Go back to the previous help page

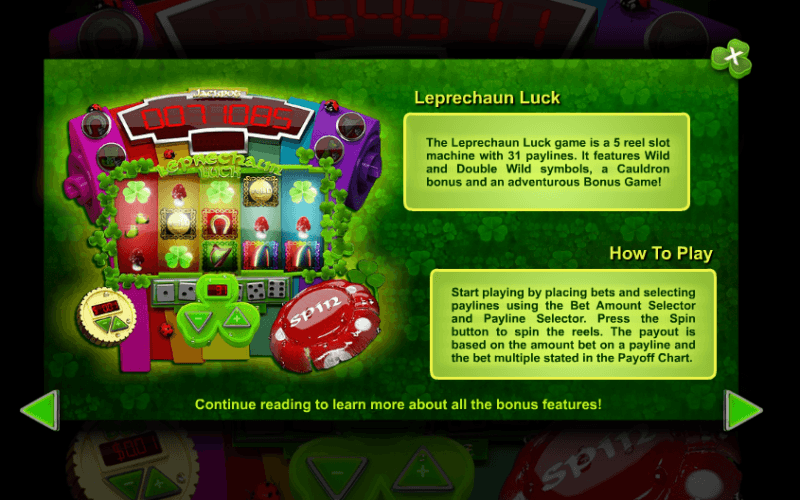pyautogui.click(x=40, y=410)
